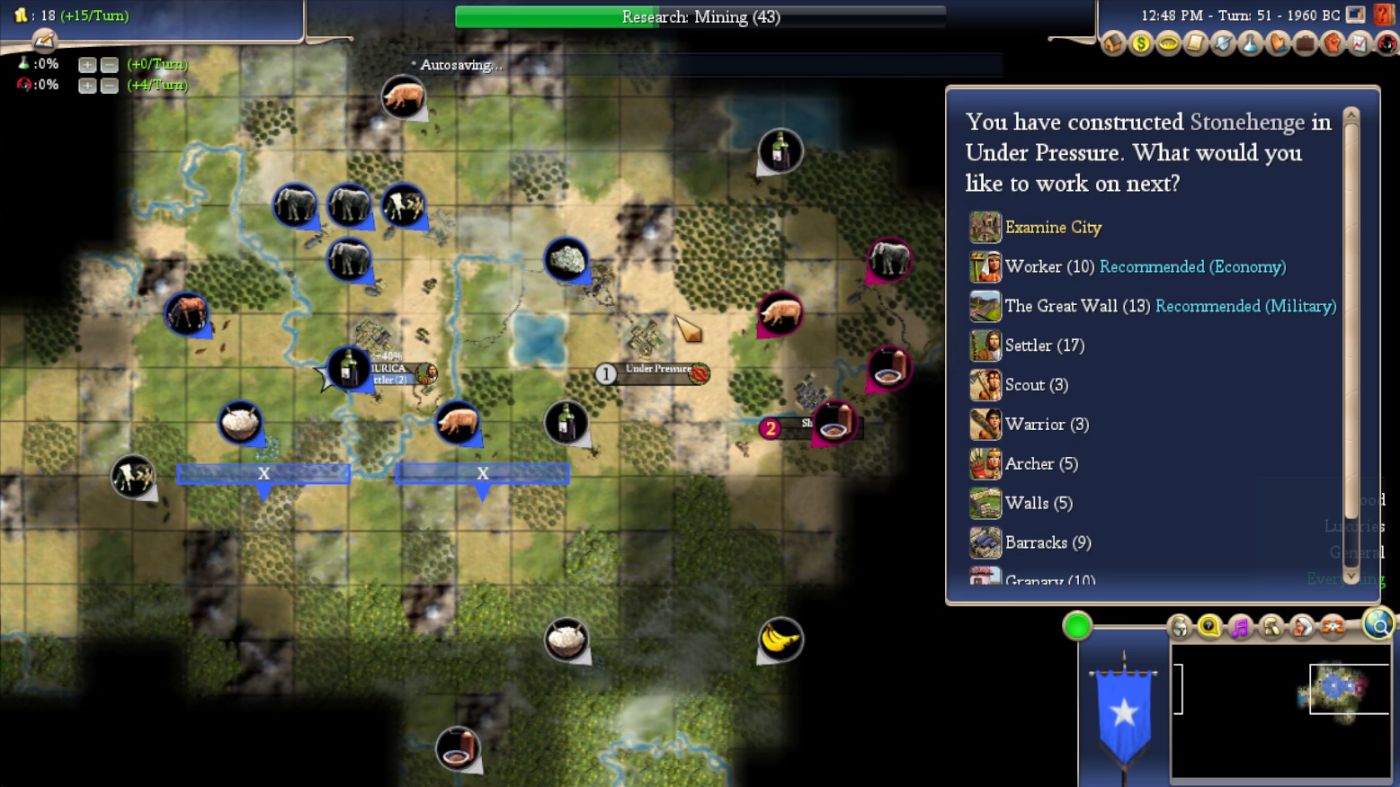
Task: Choose Barracks as next build
Action: pyautogui.click(x=1047, y=543)
